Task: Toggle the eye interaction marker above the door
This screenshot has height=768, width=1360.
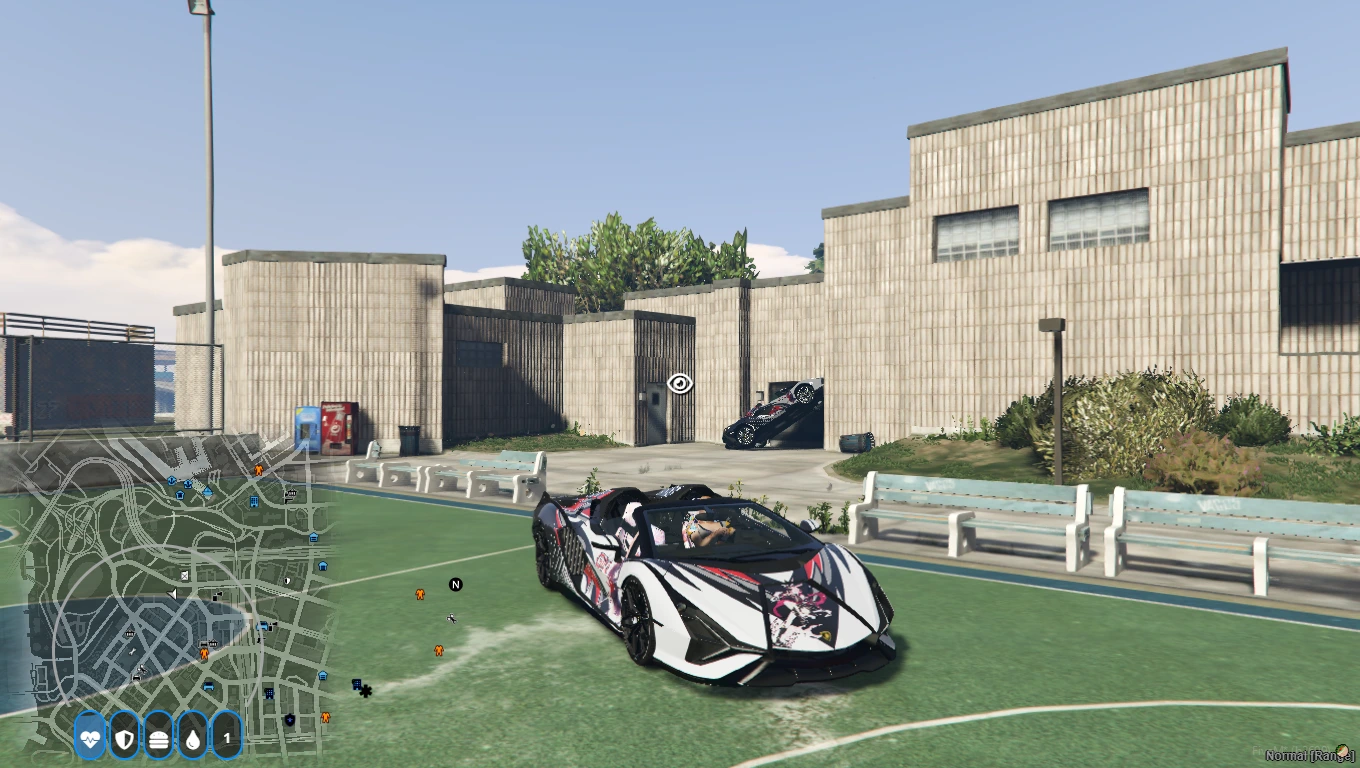Action: tap(681, 381)
